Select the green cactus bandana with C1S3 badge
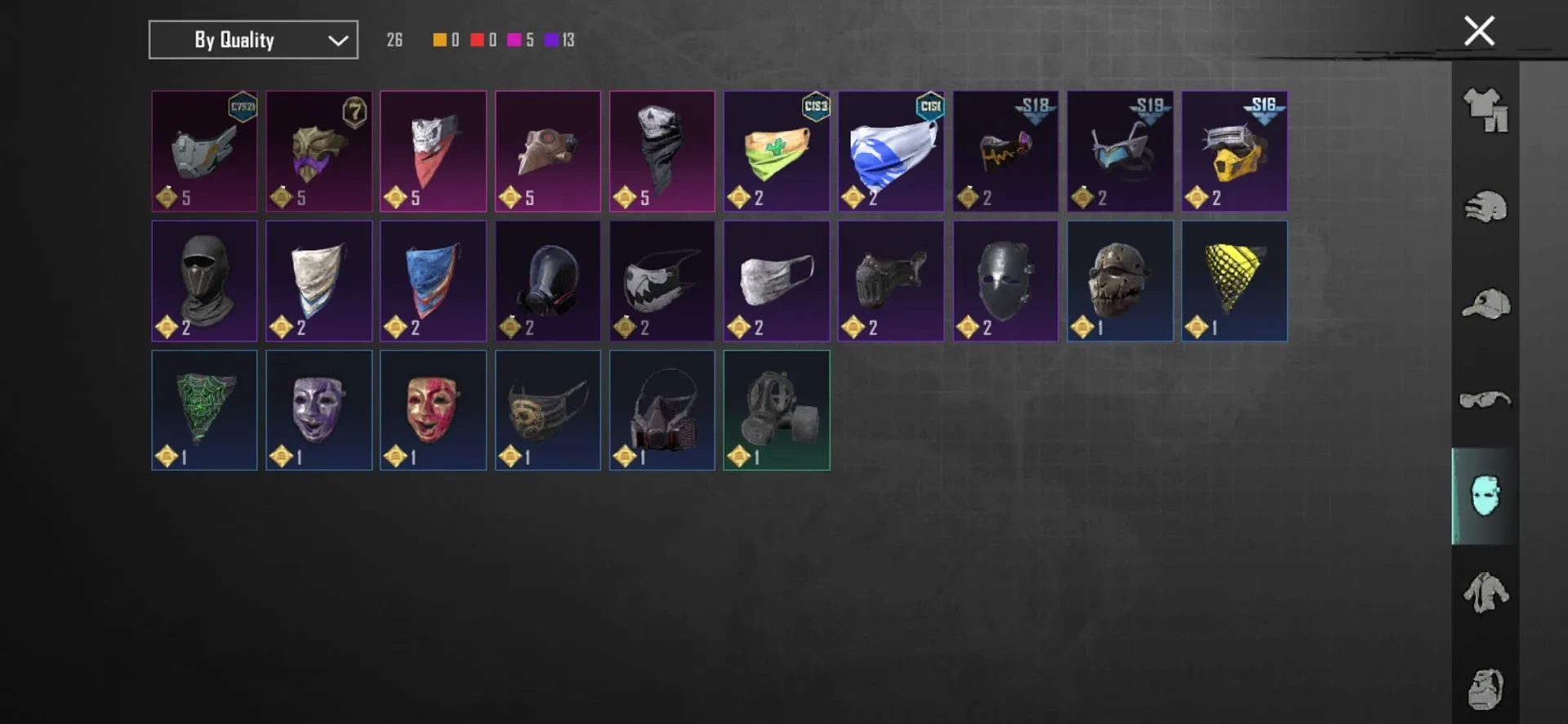 pos(776,151)
